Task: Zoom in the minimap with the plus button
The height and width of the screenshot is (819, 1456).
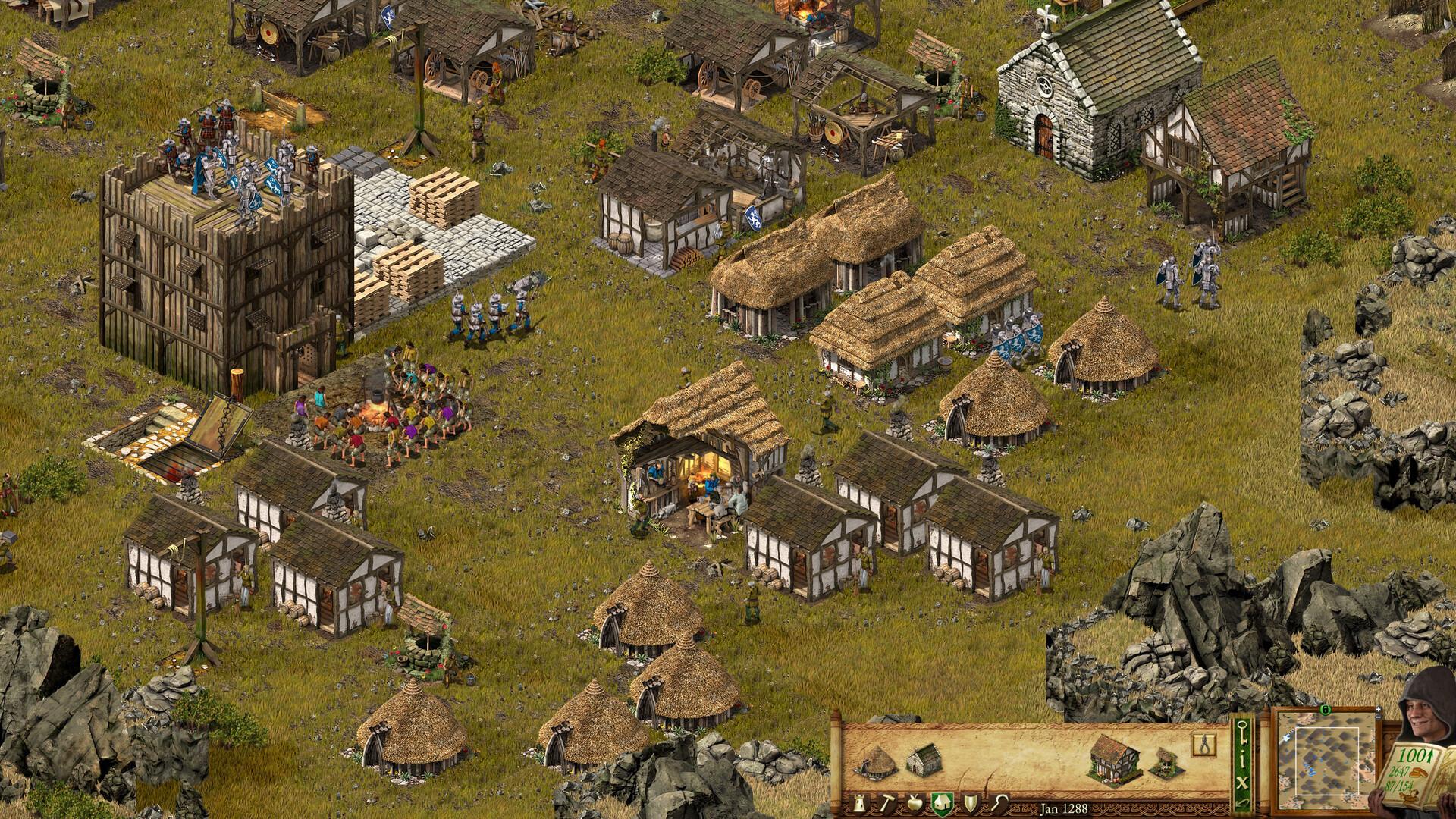Action: coord(1378,709)
